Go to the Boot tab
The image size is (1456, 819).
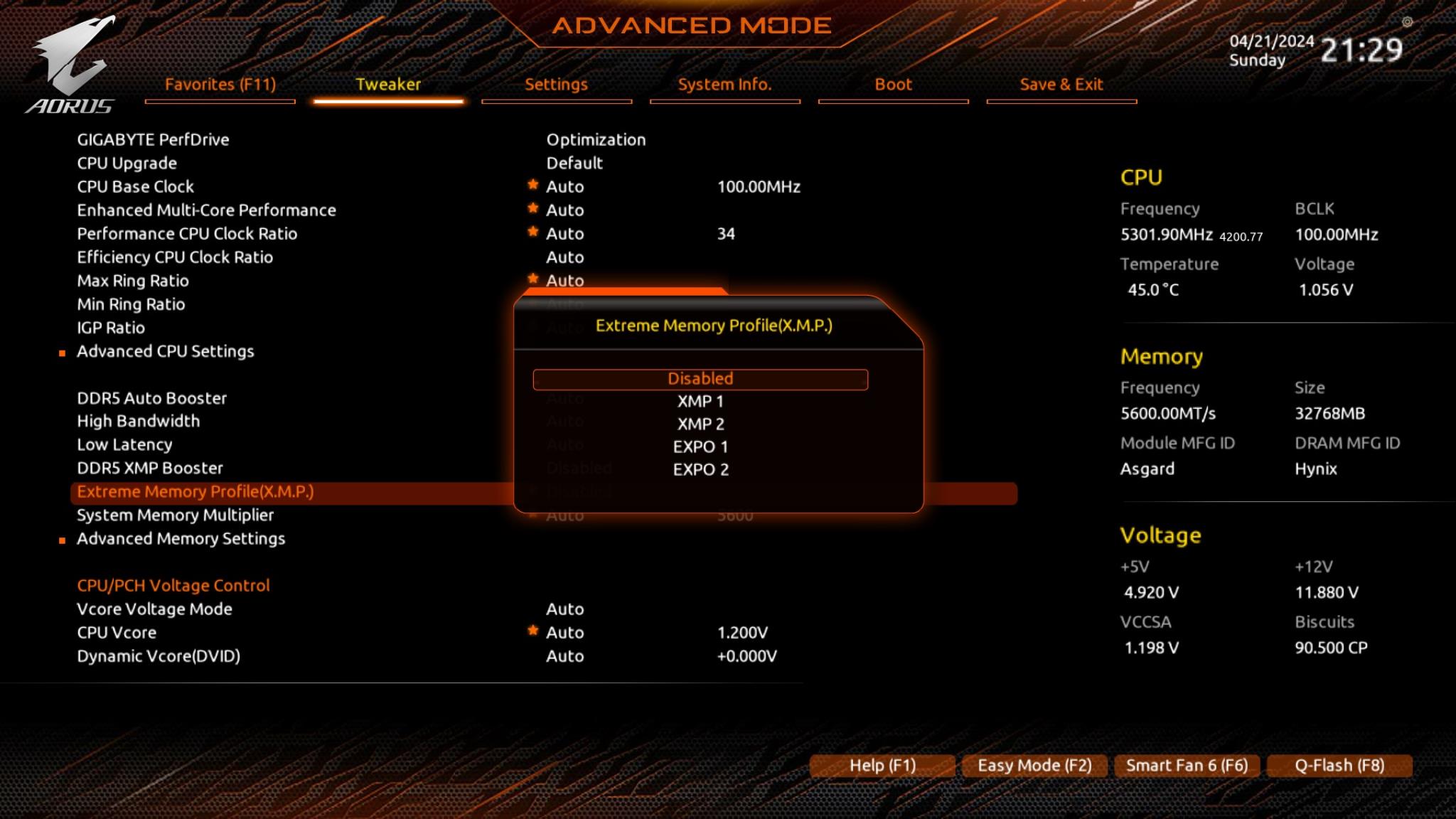(x=893, y=85)
